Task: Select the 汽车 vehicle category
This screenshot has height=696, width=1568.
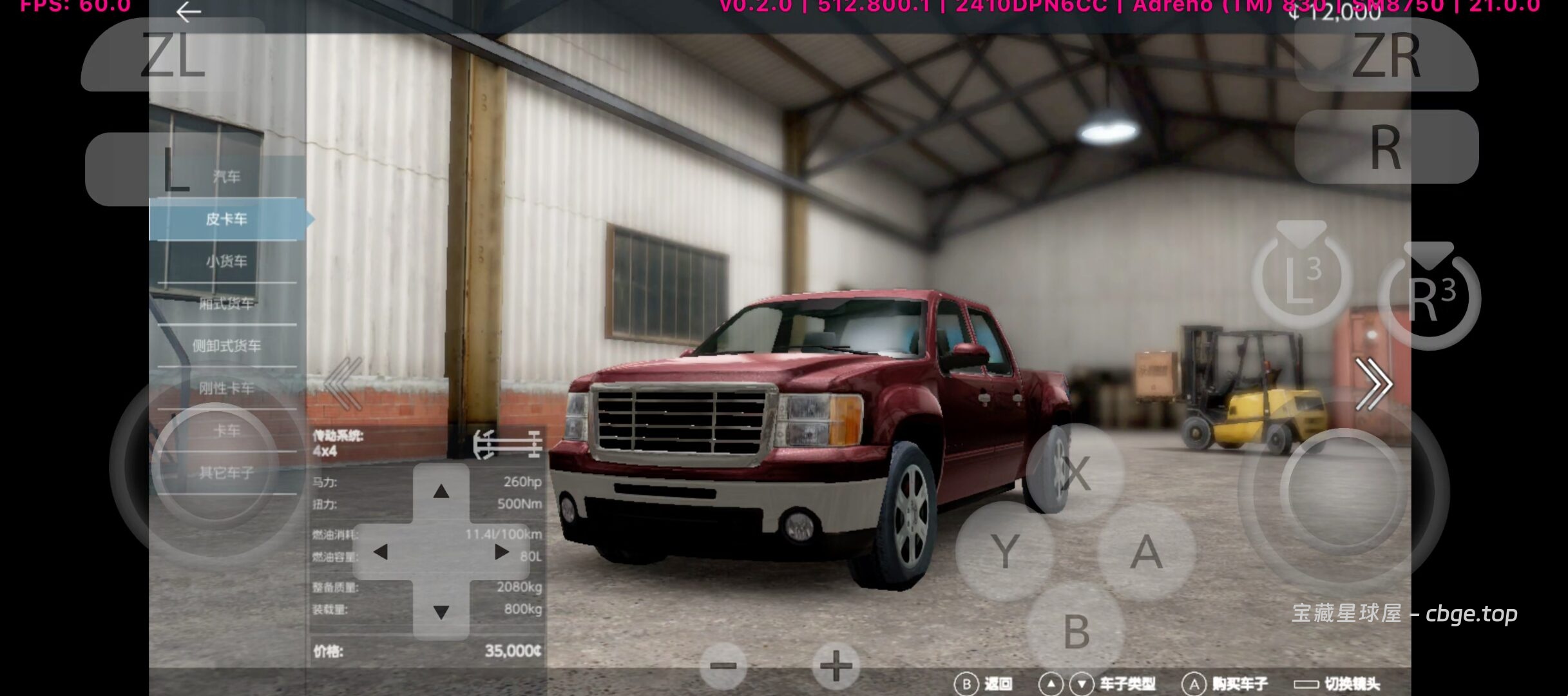Action: tap(226, 177)
